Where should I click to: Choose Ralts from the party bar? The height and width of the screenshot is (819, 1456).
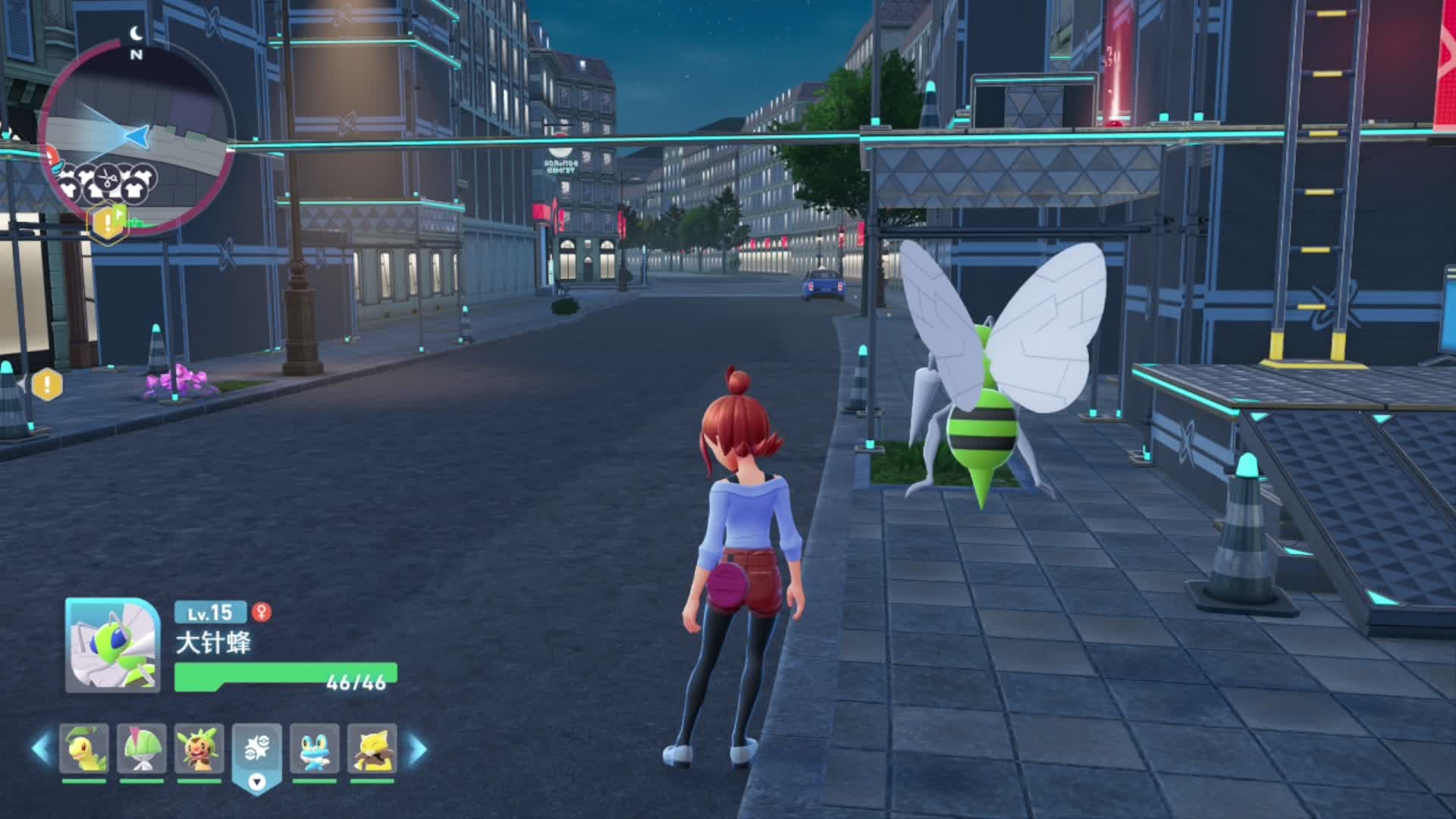(141, 748)
